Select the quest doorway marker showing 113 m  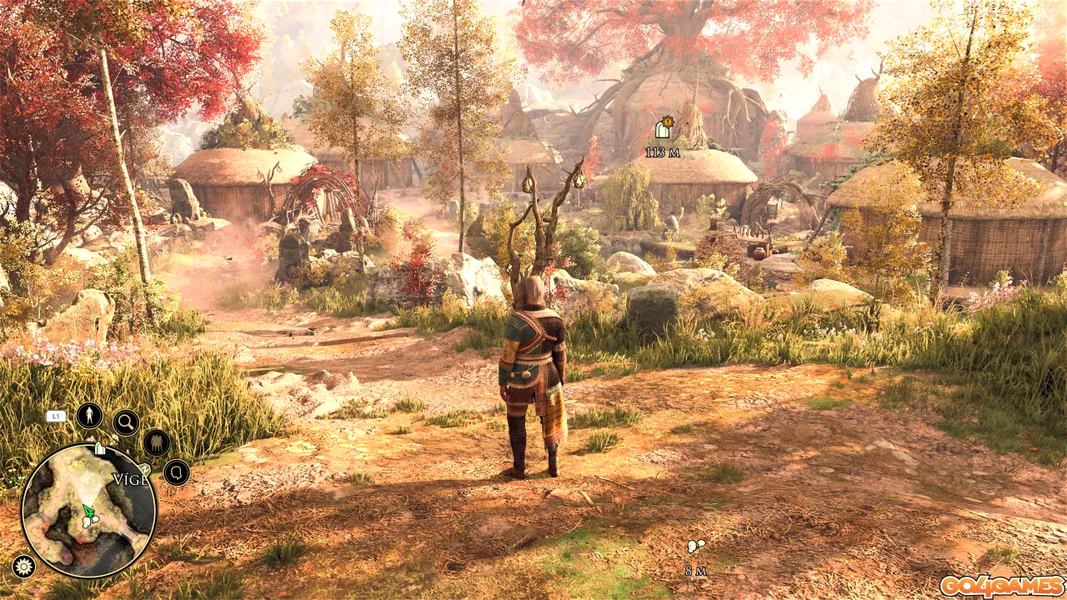coord(662,129)
